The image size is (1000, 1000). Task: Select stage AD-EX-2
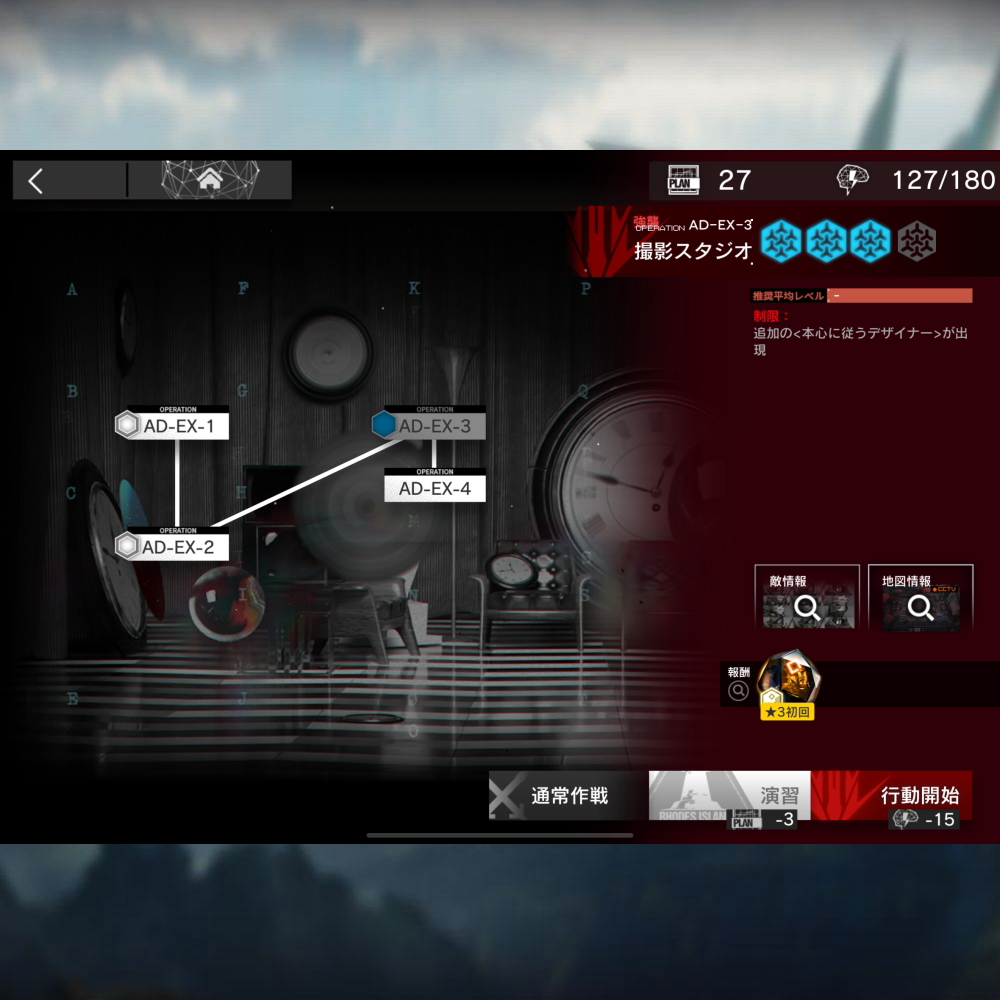click(x=173, y=546)
